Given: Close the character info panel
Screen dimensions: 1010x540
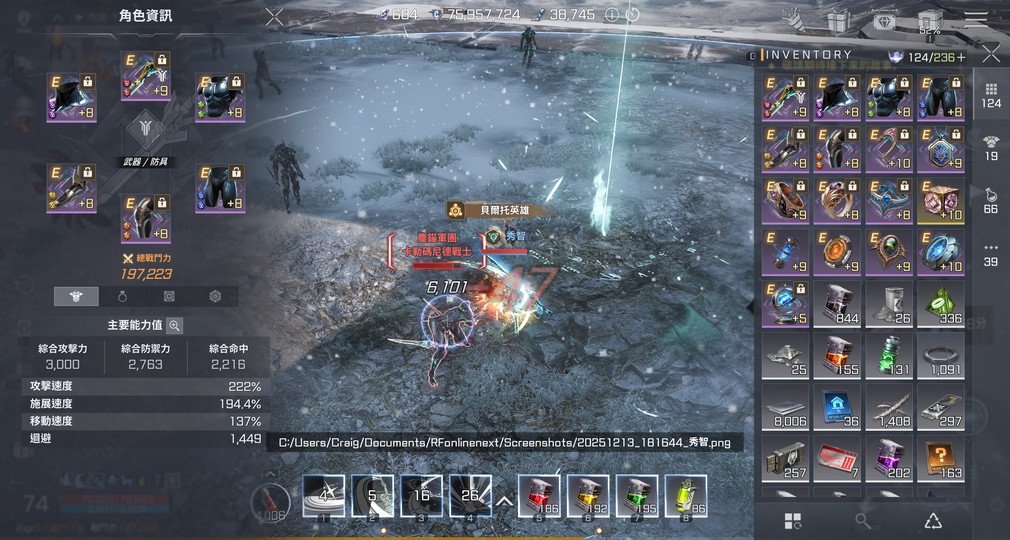Looking at the screenshot, I should [x=274, y=16].
